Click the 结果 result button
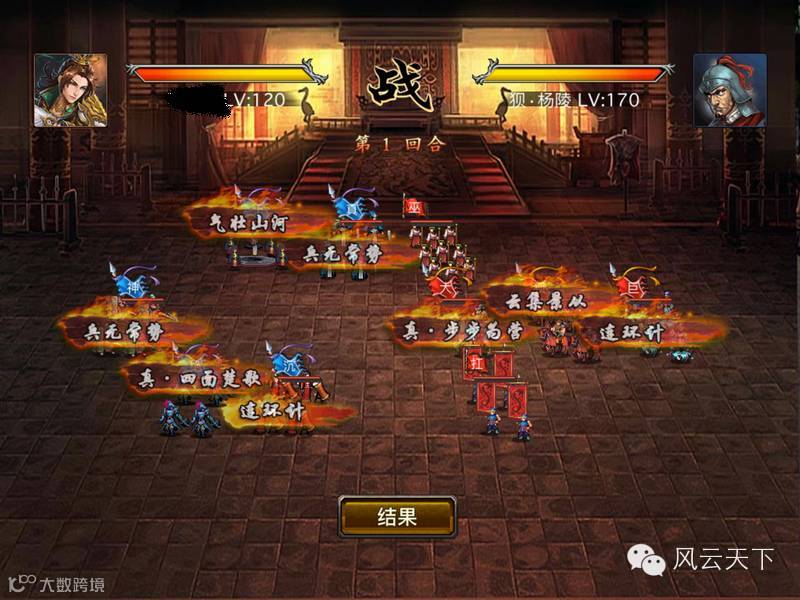Image resolution: width=800 pixels, height=600 pixels. [397, 517]
